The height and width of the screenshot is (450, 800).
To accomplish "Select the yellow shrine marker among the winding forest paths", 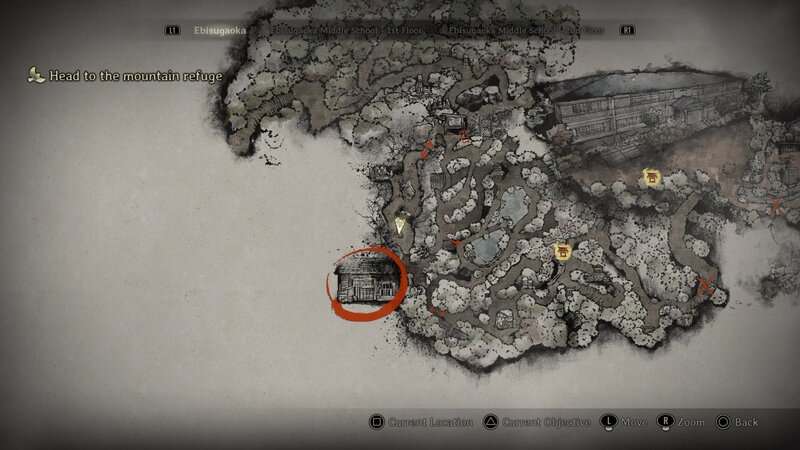I will coord(562,252).
